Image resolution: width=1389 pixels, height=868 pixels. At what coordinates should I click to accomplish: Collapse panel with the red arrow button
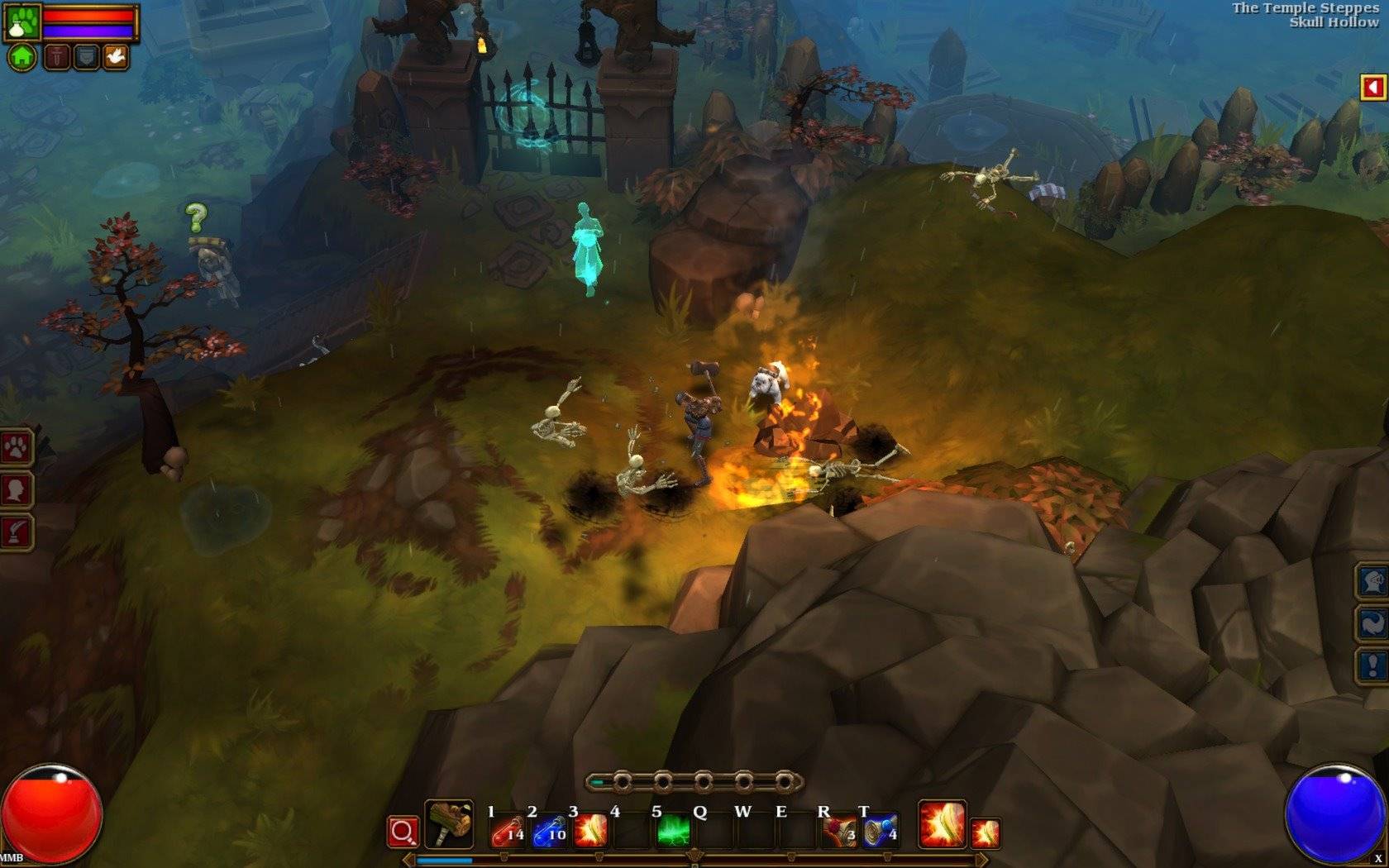(1373, 87)
